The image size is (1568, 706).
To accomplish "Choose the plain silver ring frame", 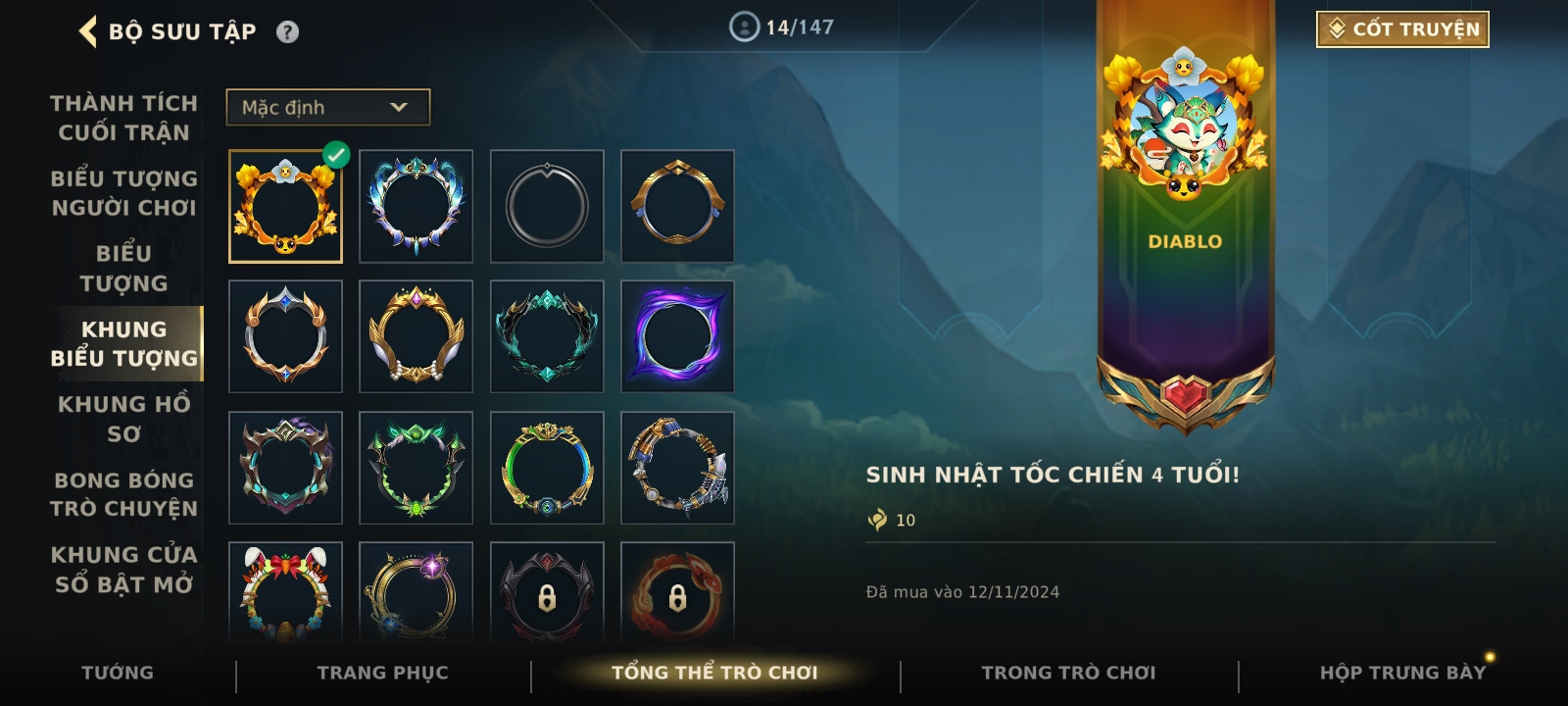I will (x=547, y=207).
